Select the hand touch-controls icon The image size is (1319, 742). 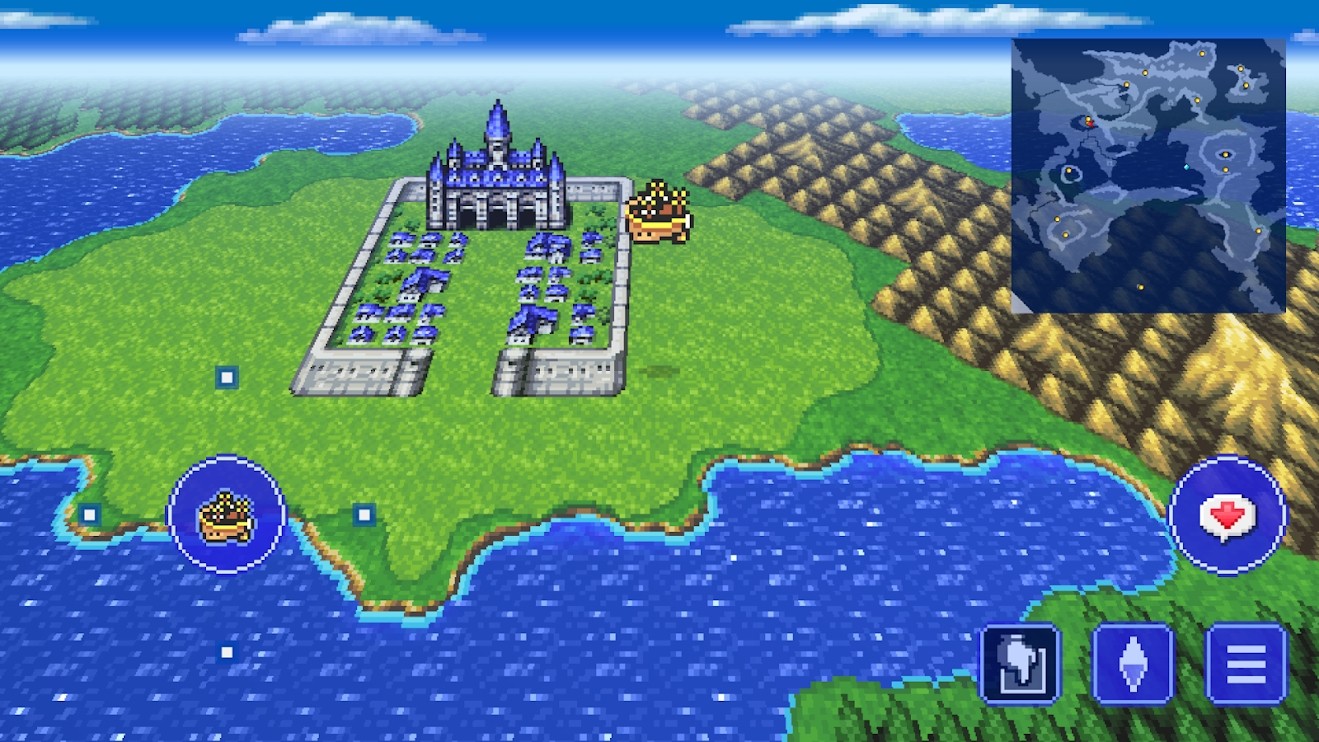[1020, 662]
